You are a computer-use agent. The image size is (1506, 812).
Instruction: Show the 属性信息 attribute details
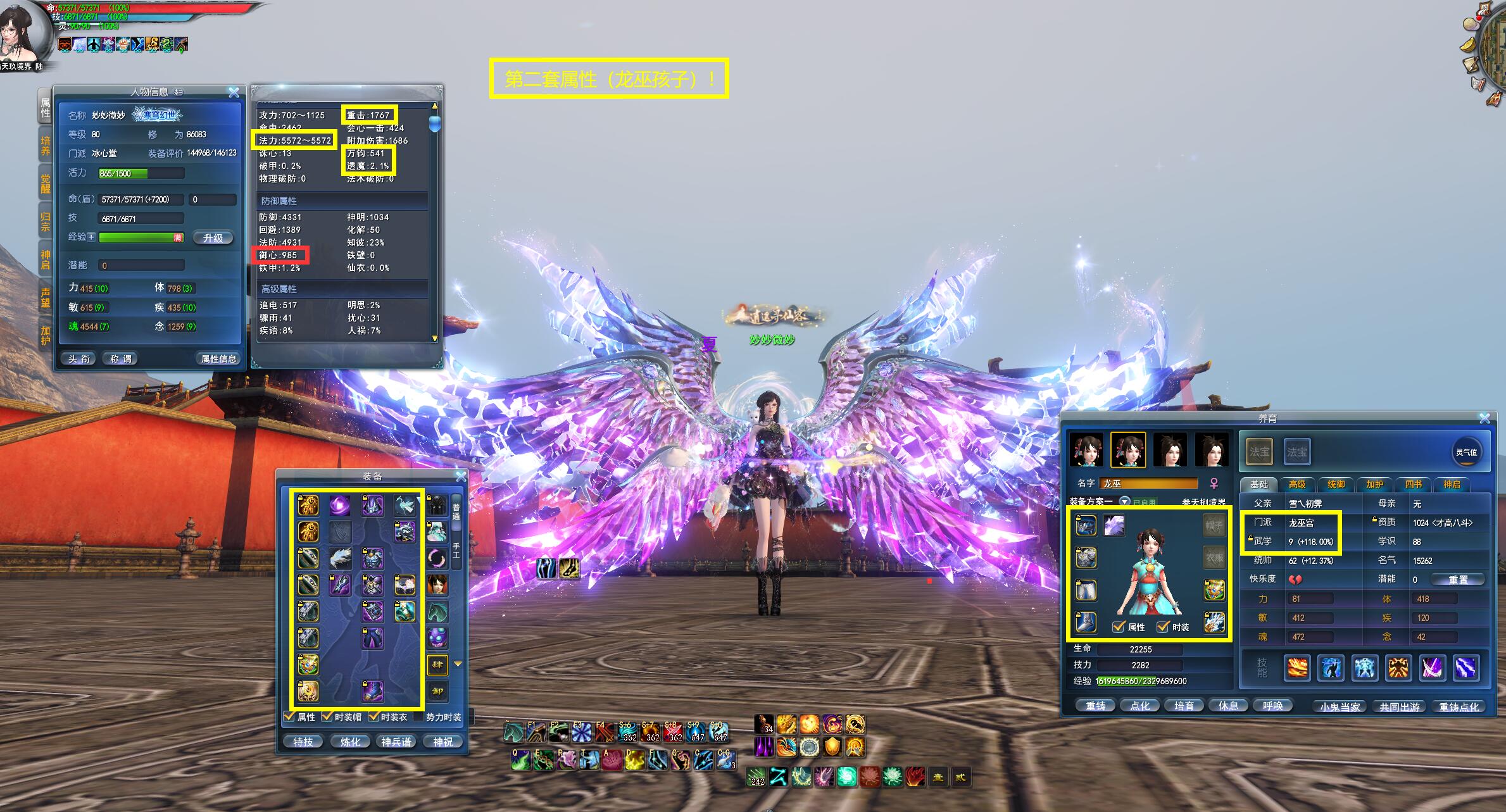click(218, 359)
